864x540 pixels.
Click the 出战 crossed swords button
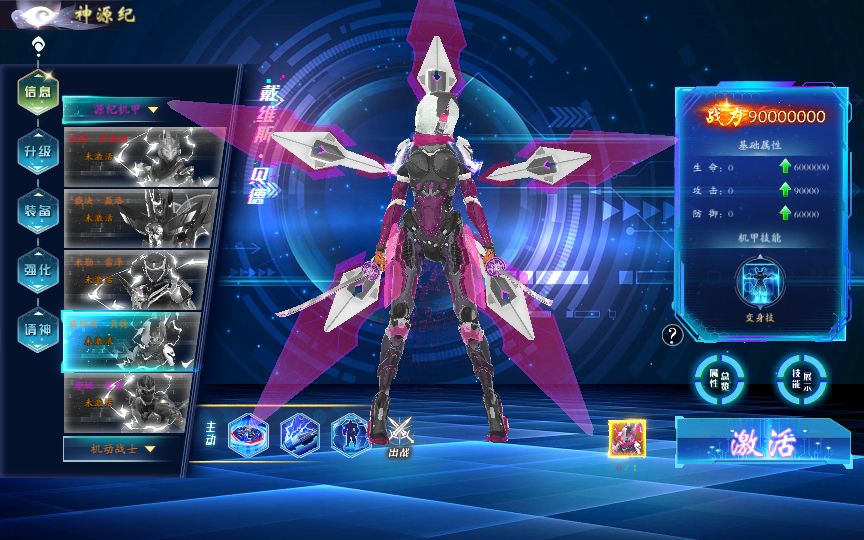pos(400,435)
